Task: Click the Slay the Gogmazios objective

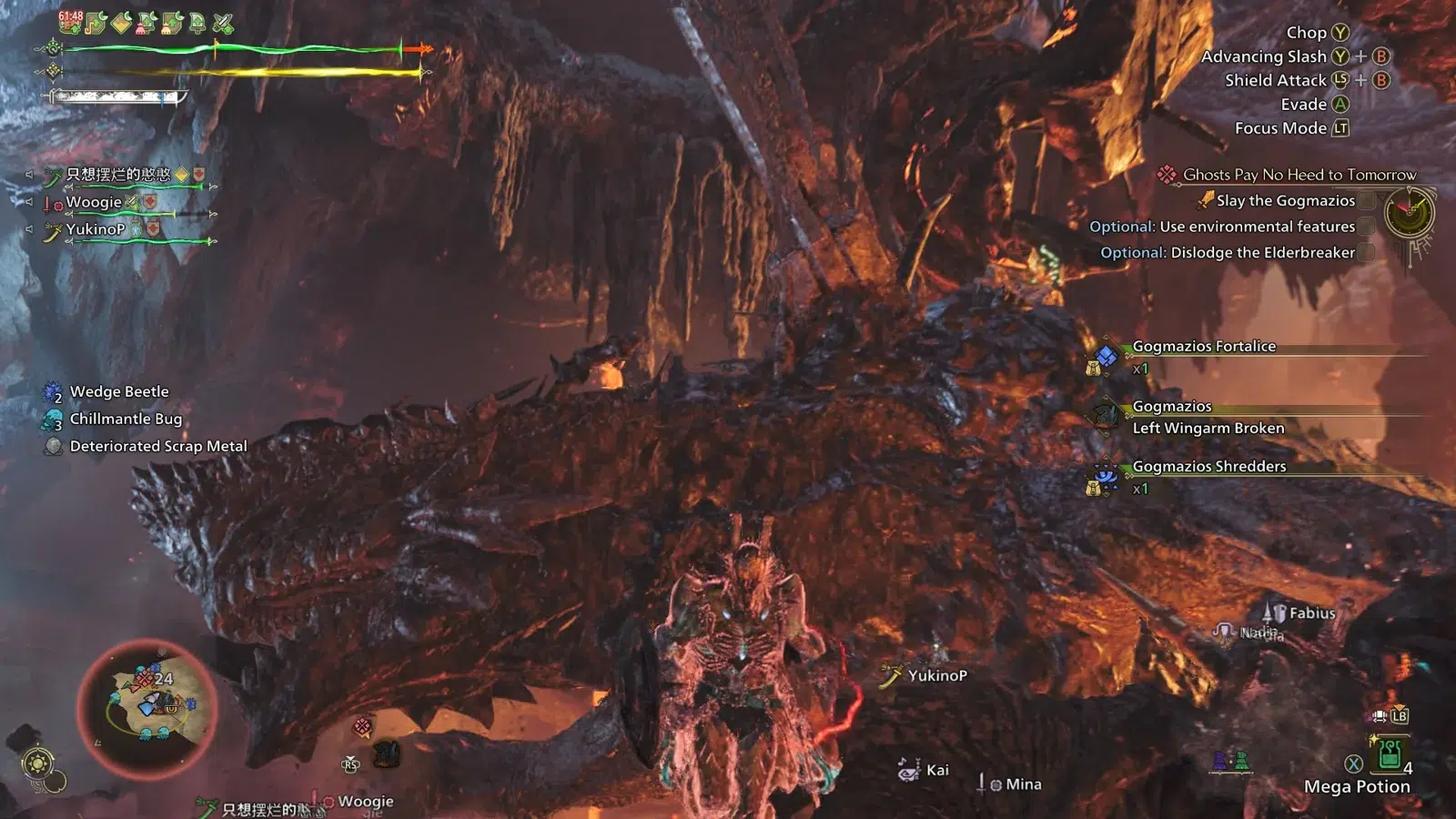Action: click(1285, 201)
